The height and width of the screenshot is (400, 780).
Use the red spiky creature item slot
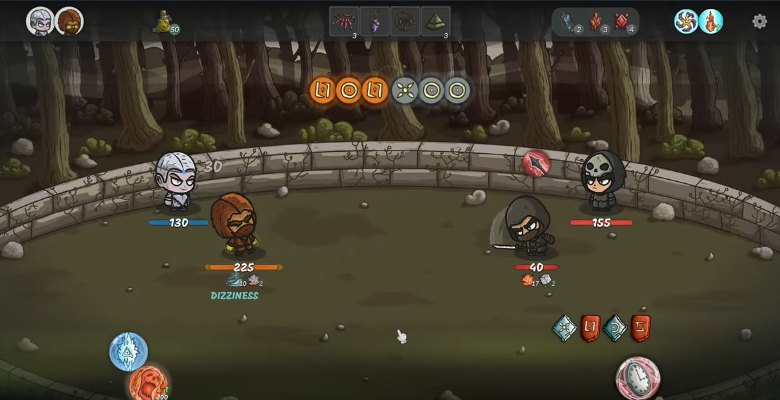click(344, 21)
